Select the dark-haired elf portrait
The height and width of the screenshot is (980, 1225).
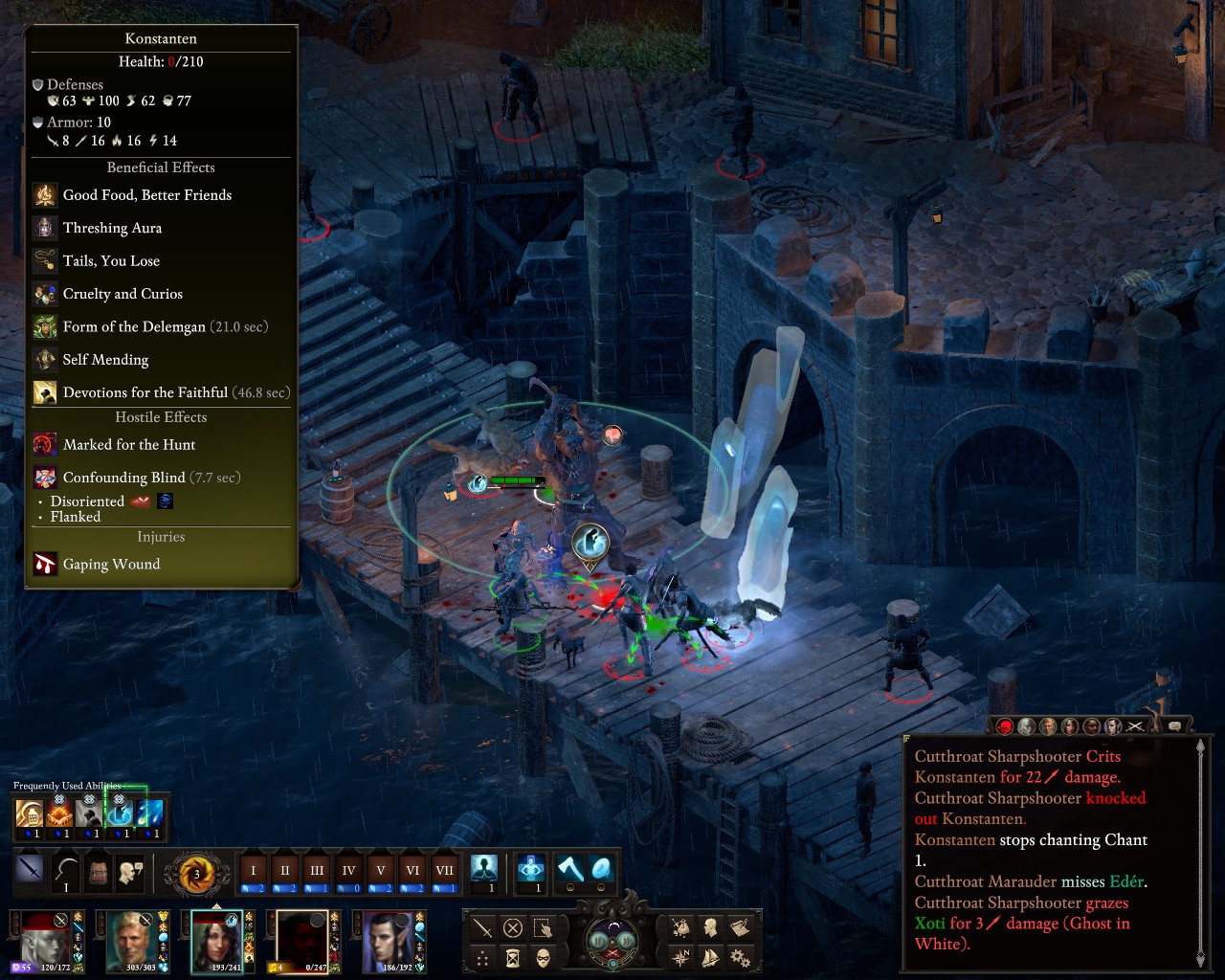coord(390,940)
